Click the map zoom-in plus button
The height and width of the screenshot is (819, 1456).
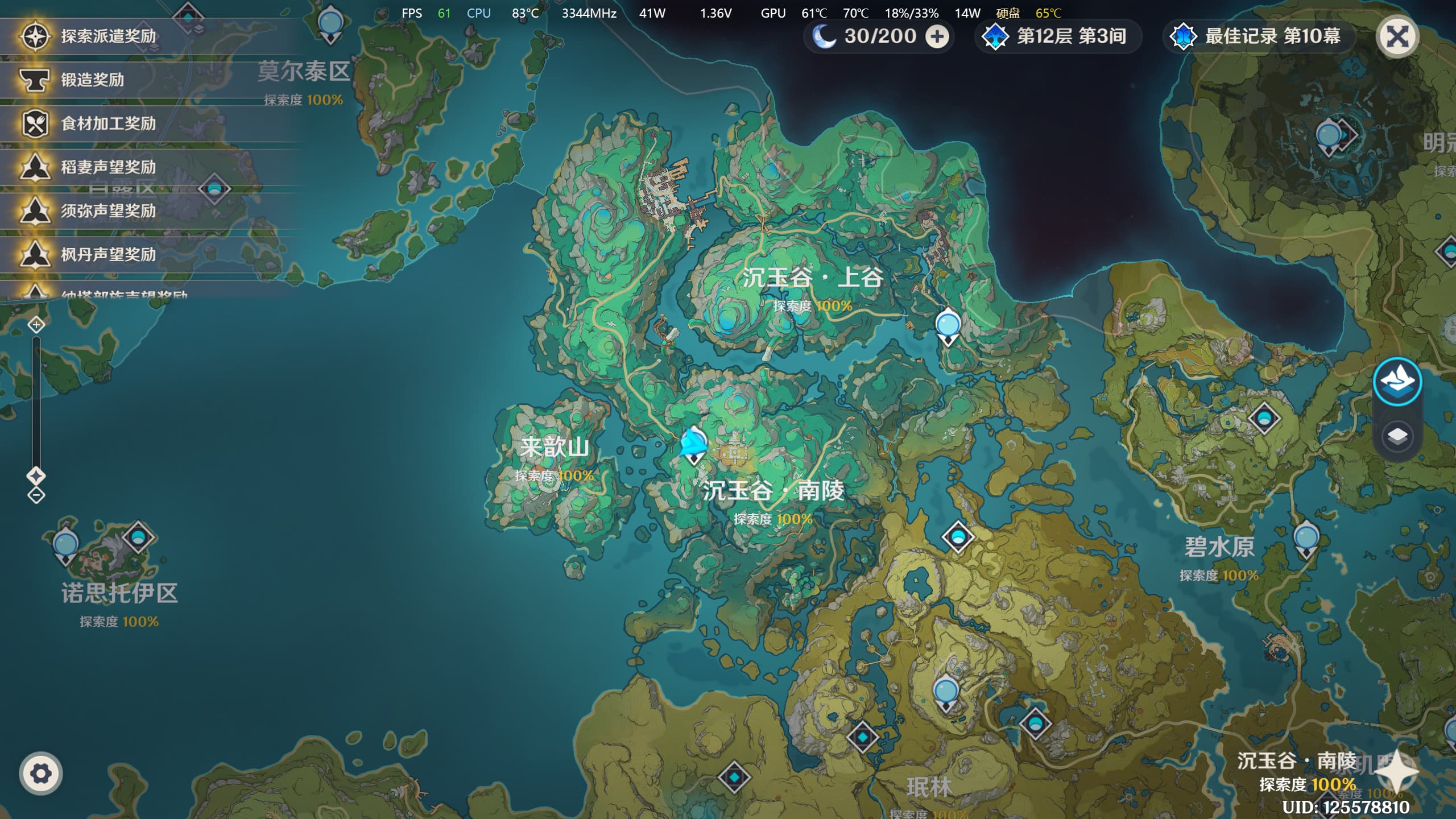click(x=36, y=325)
